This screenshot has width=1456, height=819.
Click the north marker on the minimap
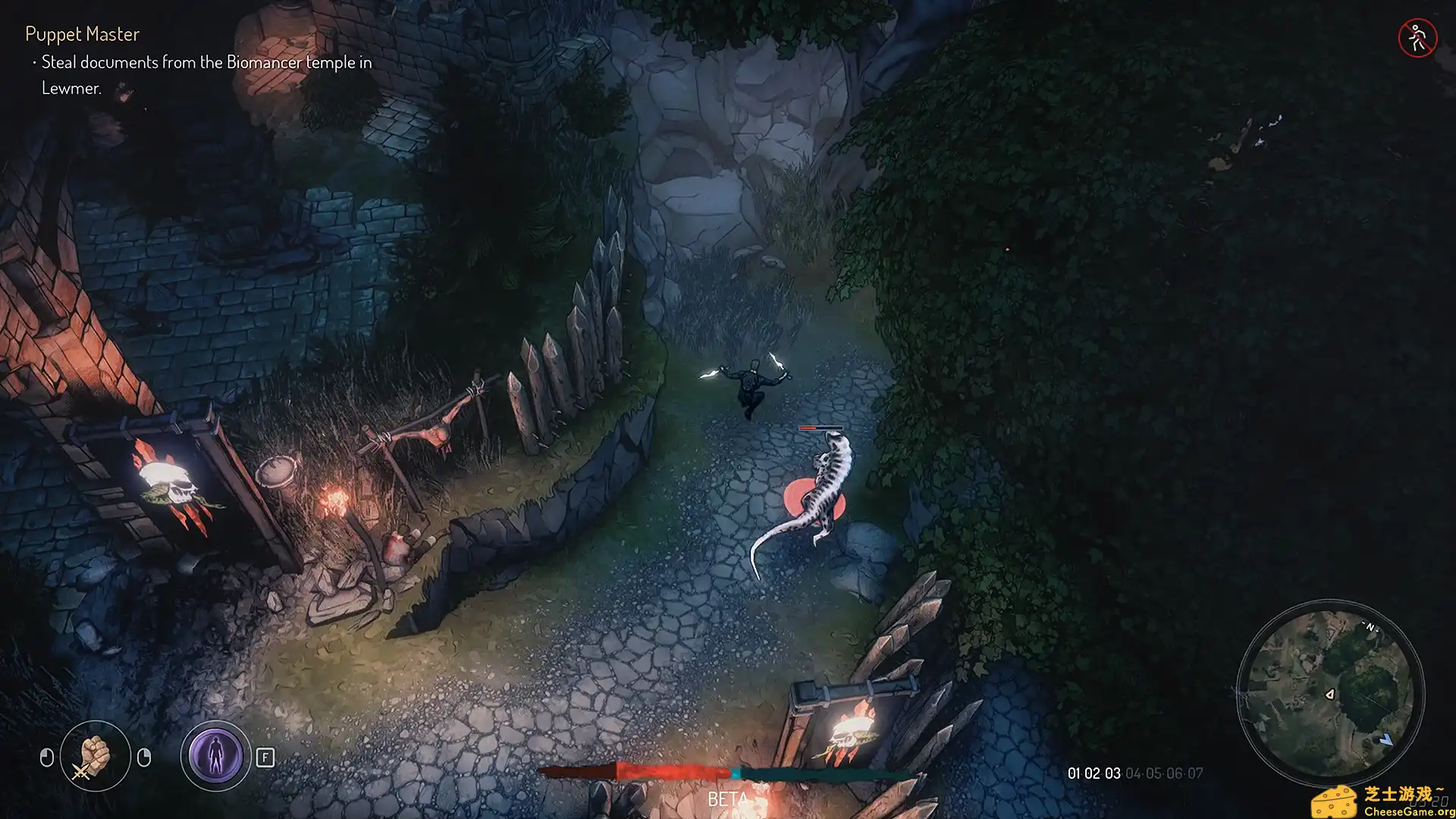[x=1371, y=627]
